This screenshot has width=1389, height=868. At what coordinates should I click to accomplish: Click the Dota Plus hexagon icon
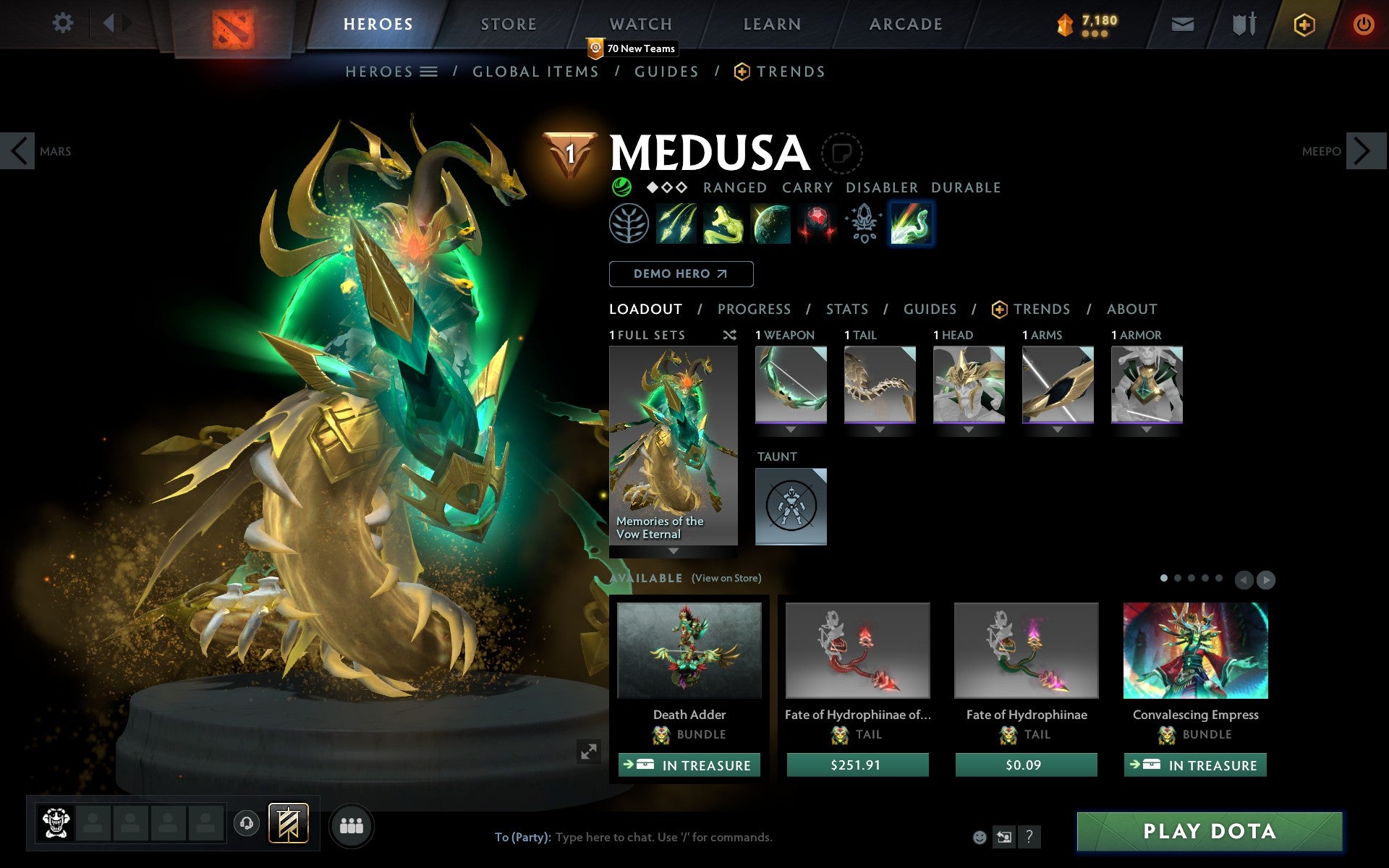(1304, 23)
